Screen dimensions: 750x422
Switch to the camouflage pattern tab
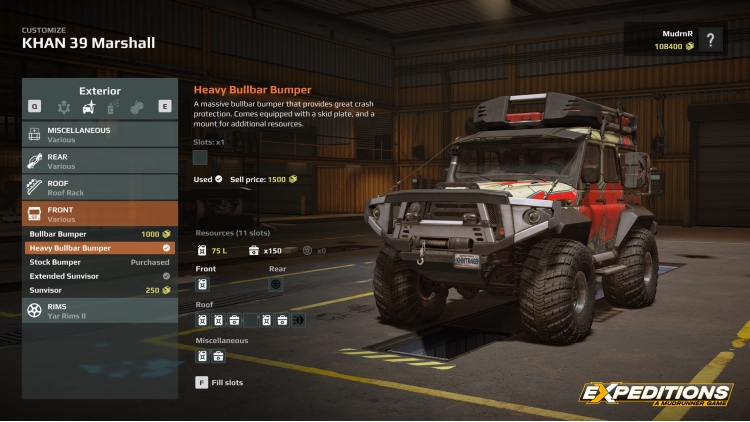(136, 106)
